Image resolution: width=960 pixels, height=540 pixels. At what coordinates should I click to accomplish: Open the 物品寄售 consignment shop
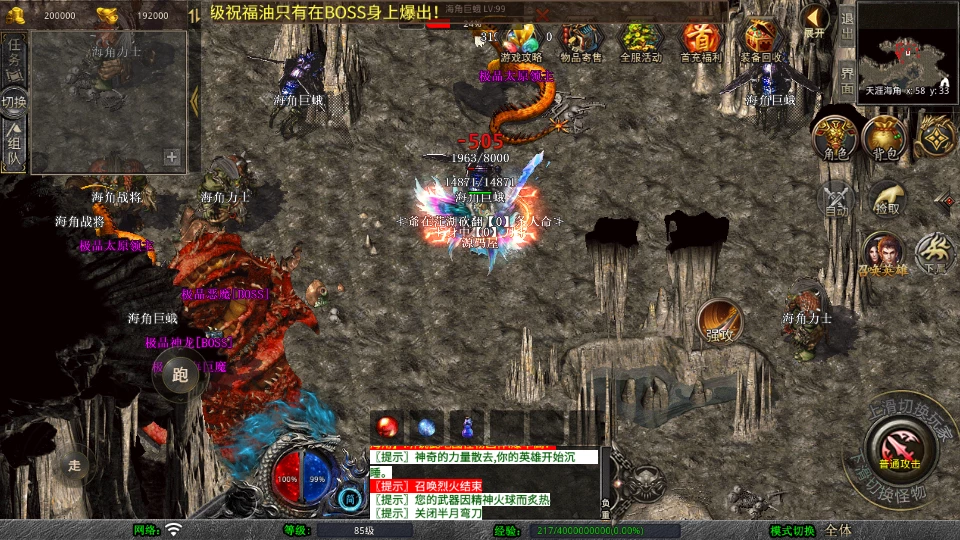tap(581, 40)
